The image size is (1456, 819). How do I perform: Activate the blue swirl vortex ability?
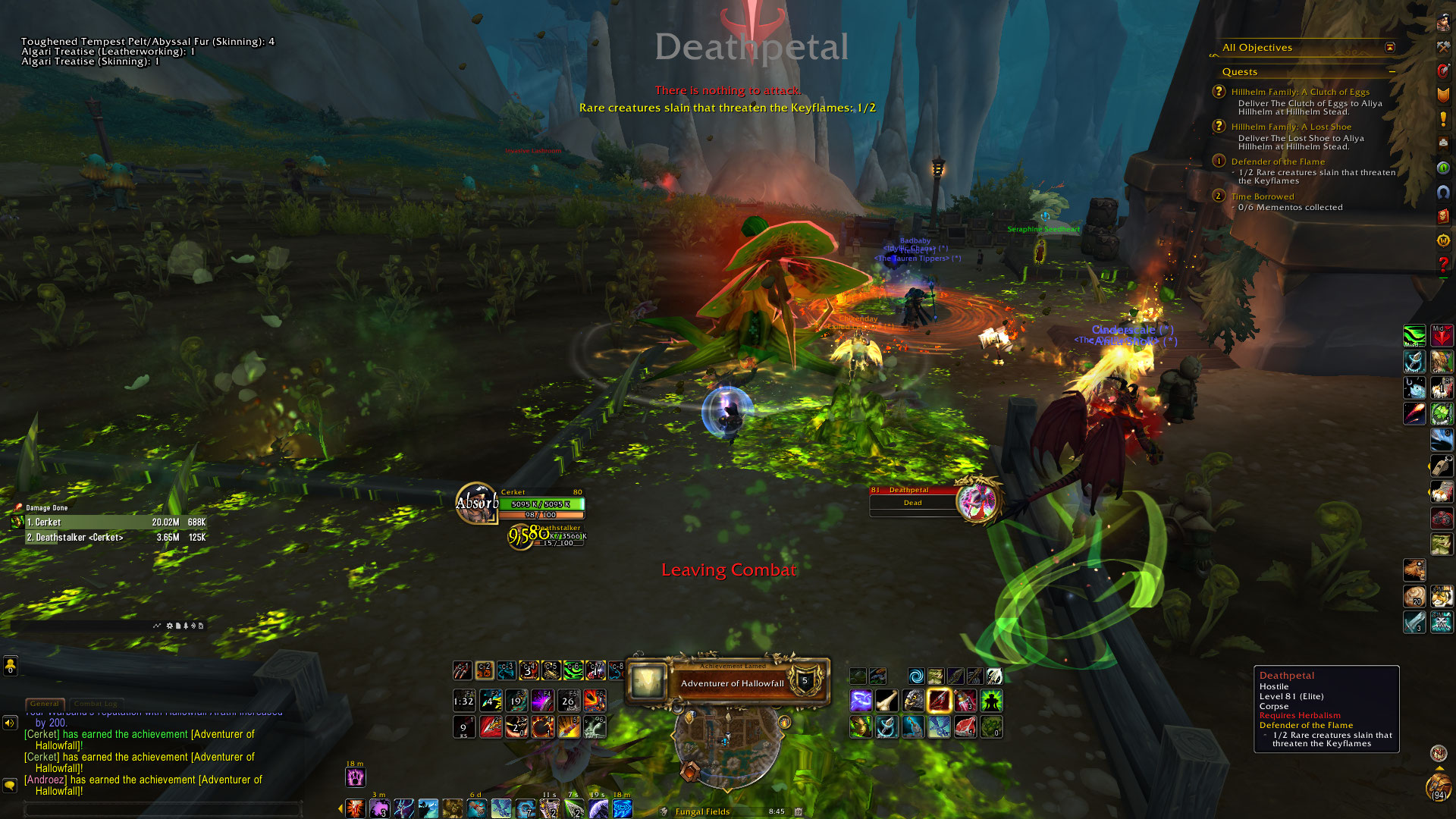[x=916, y=676]
